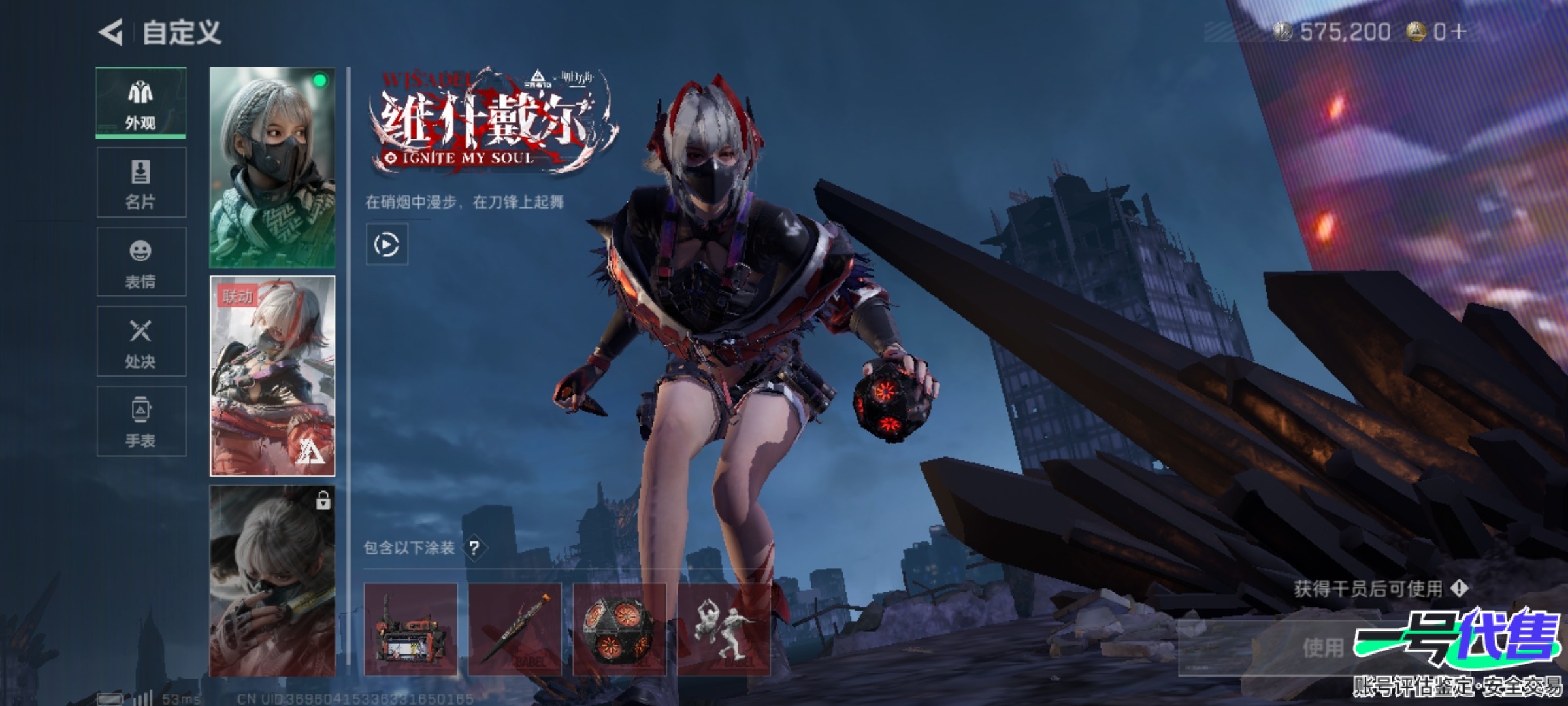Screen dimensions: 1568x706
Task: Open the 手表 watch tab
Action: pos(141,422)
